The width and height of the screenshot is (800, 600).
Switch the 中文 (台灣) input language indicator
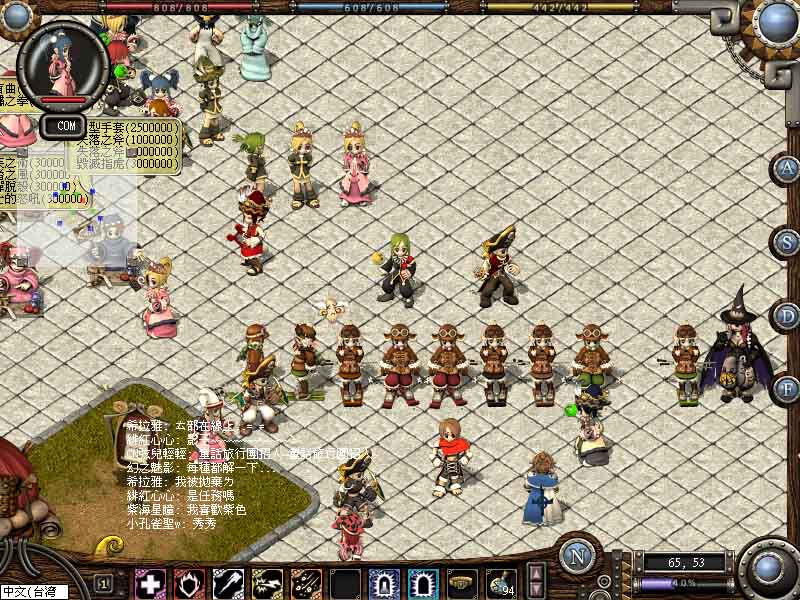tap(33, 592)
